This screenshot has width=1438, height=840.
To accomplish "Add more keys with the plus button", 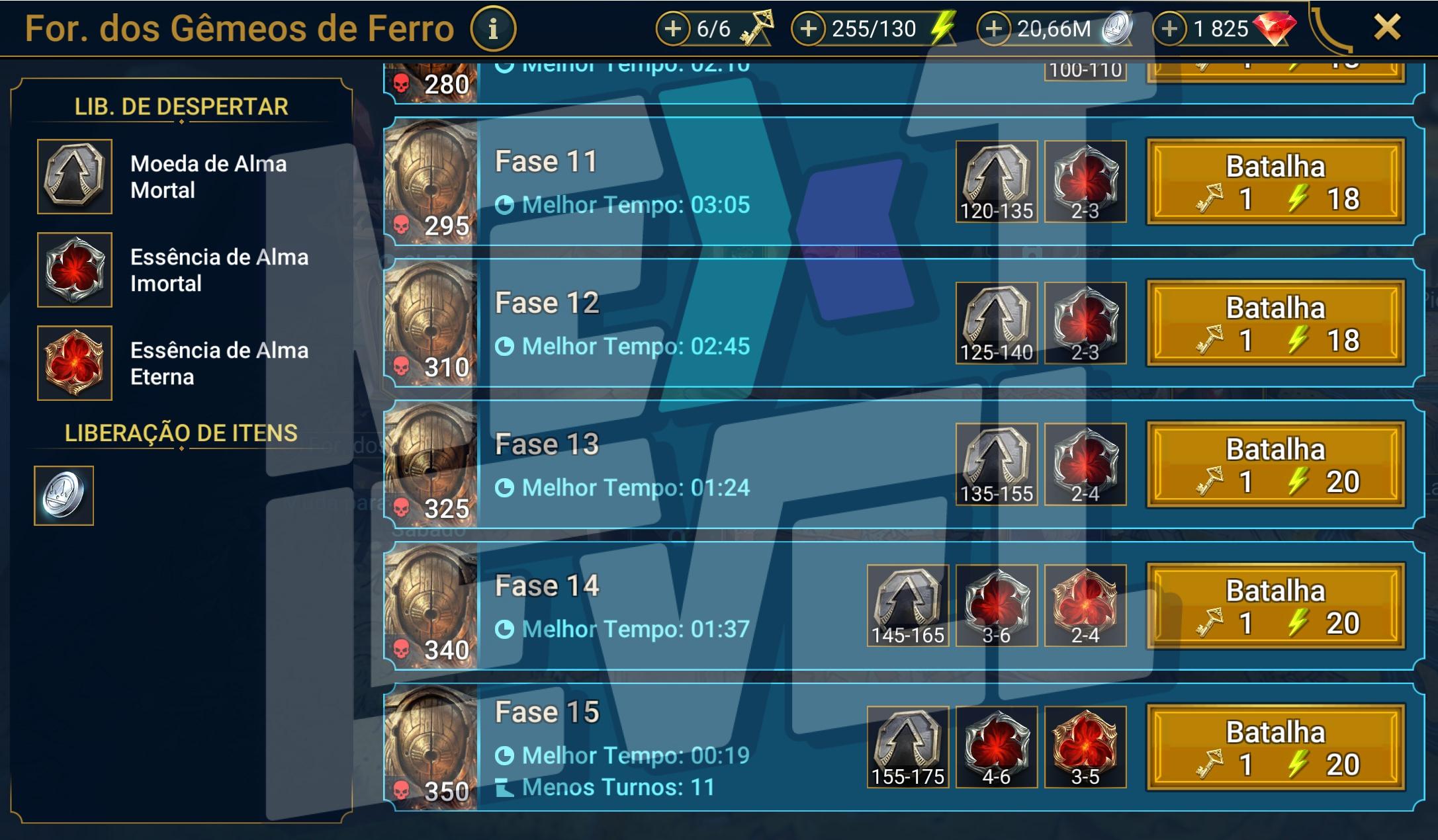I will pos(673,29).
